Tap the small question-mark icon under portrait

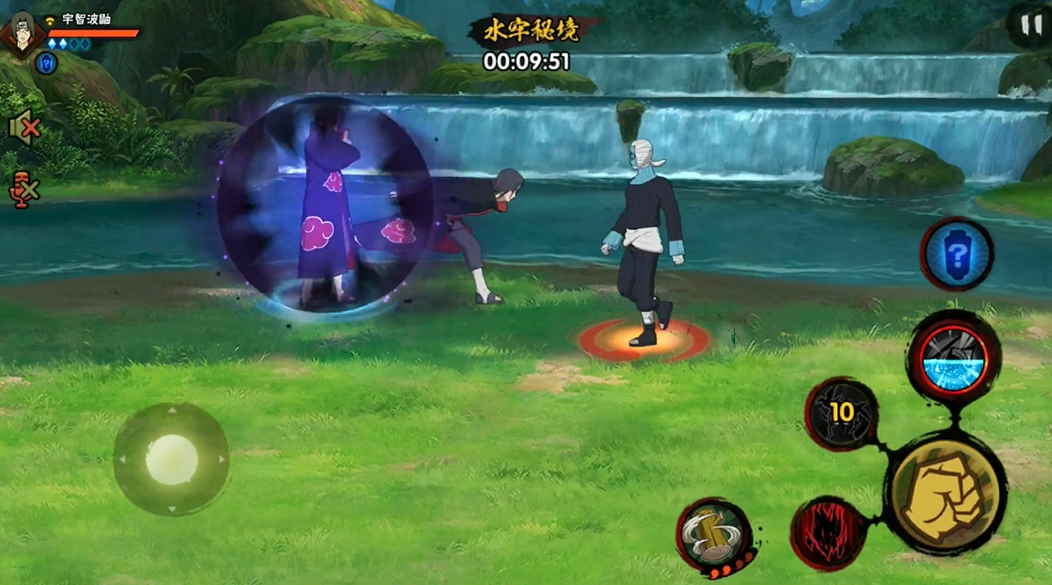[x=46, y=64]
